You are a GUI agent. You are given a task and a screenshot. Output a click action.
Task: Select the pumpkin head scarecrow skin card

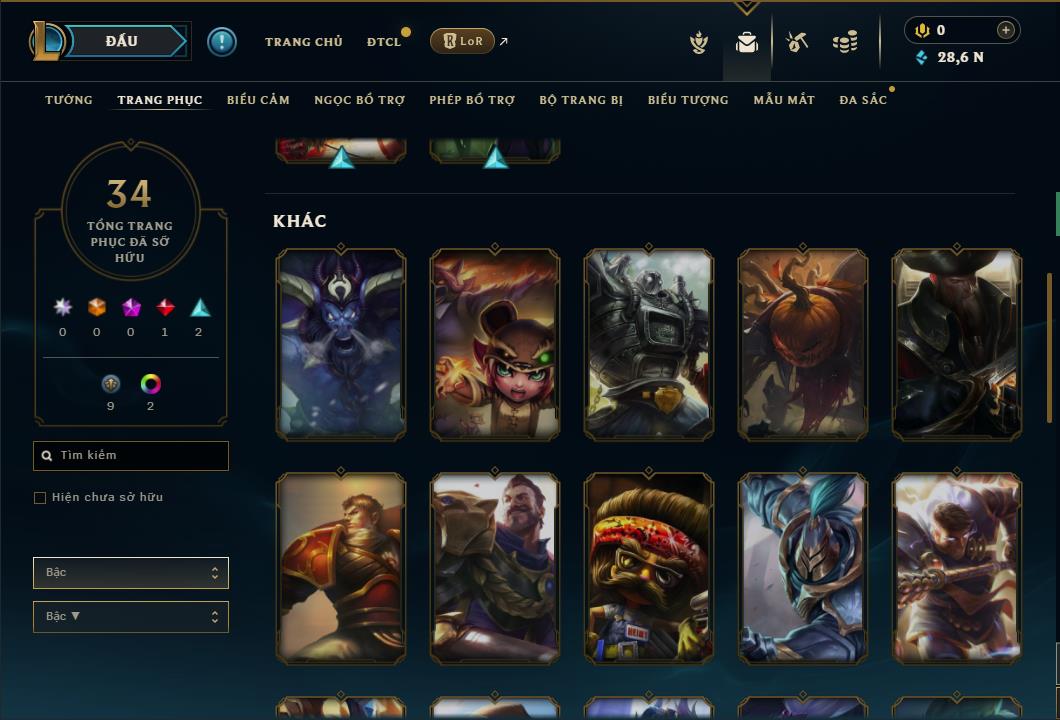(x=803, y=345)
